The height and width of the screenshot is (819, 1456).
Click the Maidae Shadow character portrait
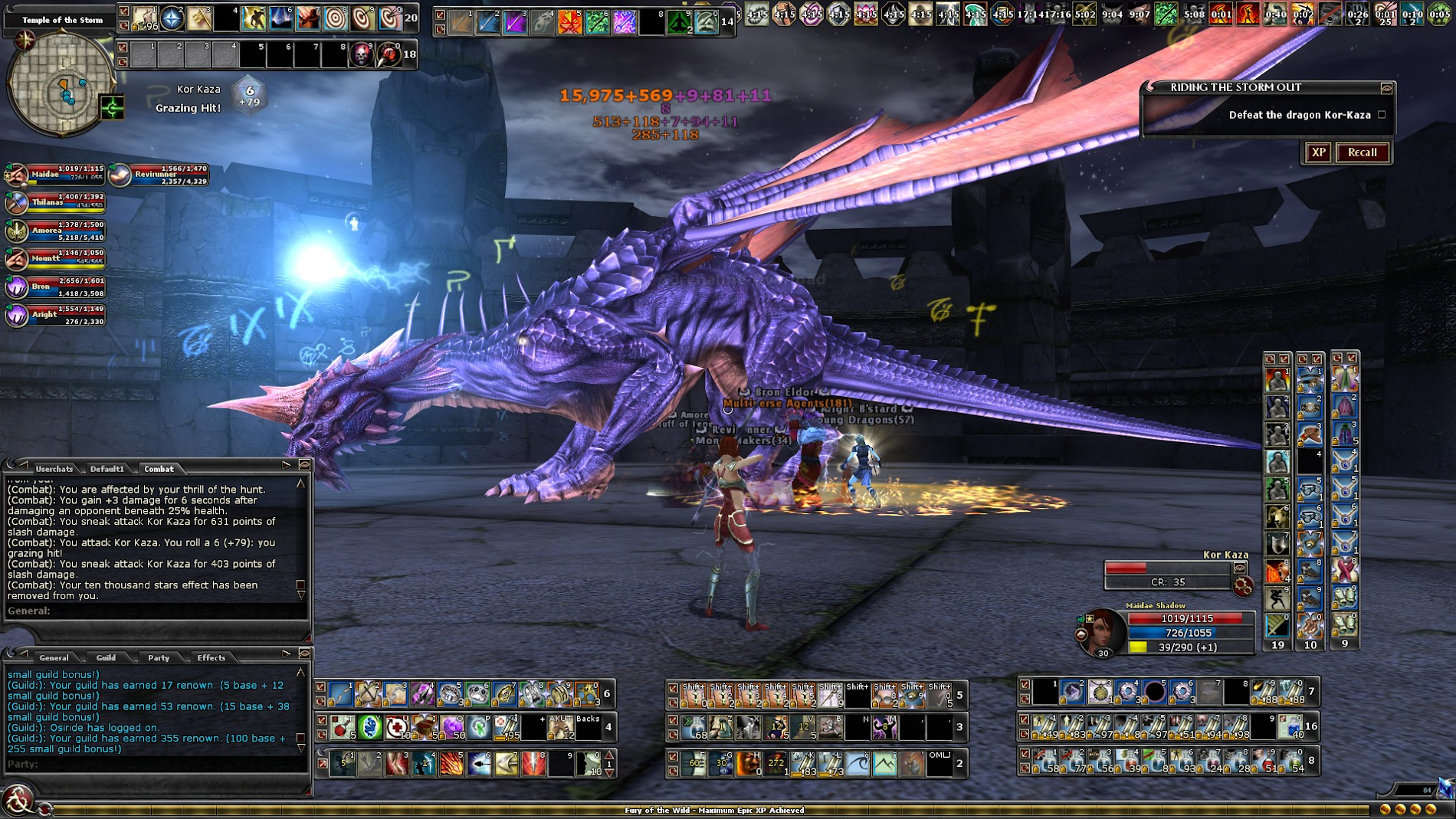coord(1101,631)
